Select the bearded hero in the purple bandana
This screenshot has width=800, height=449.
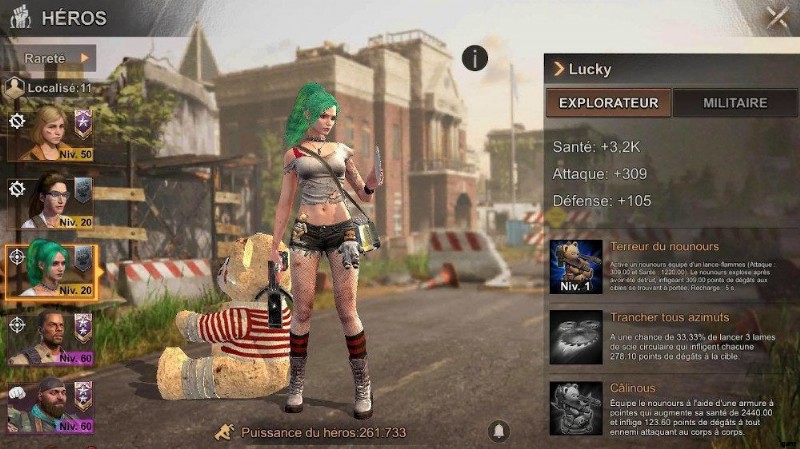pyautogui.click(x=51, y=407)
